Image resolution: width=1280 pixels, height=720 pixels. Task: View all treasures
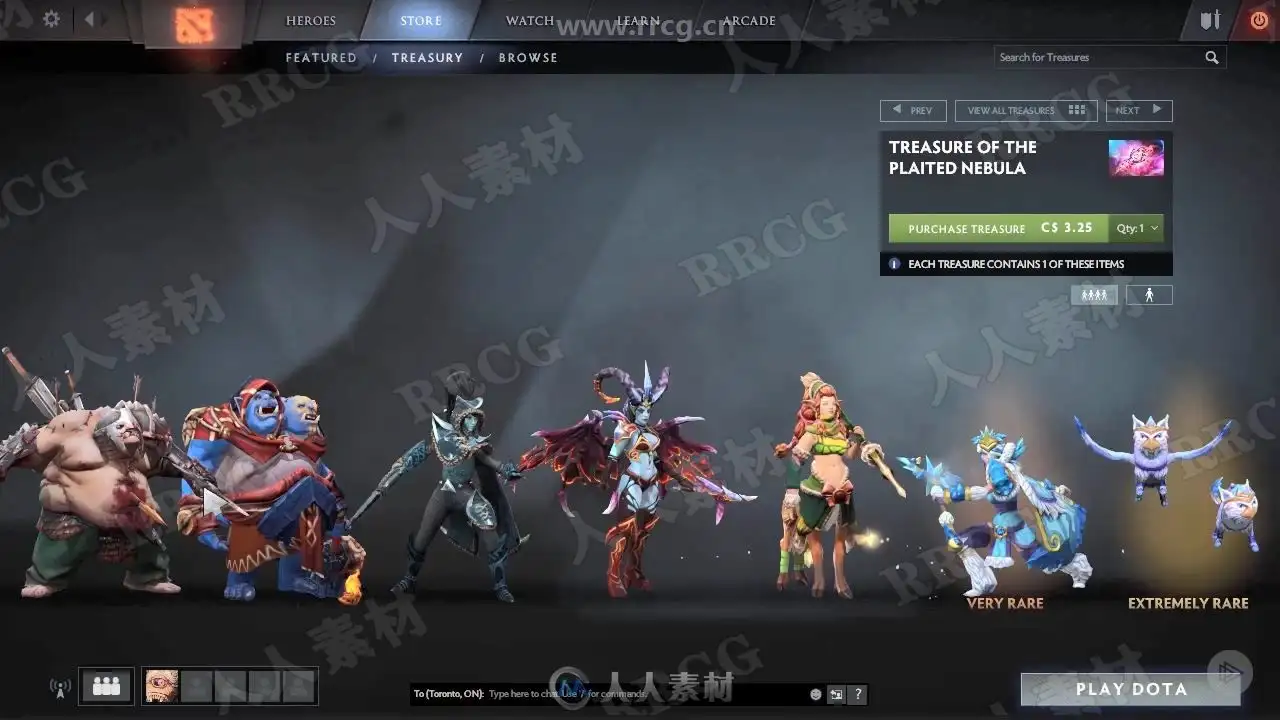pos(1025,111)
